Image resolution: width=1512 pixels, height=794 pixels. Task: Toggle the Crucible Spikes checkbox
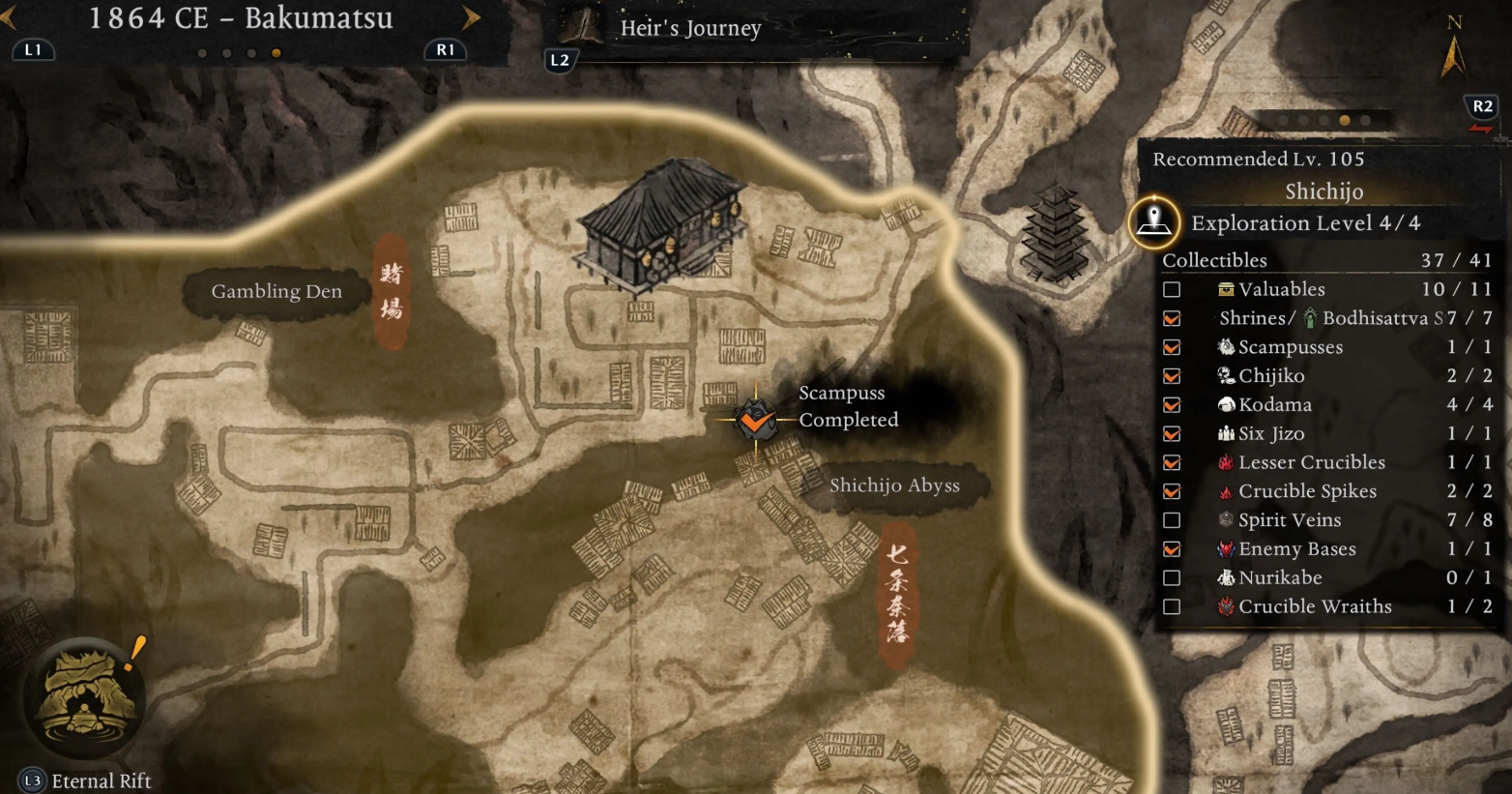[1172, 491]
